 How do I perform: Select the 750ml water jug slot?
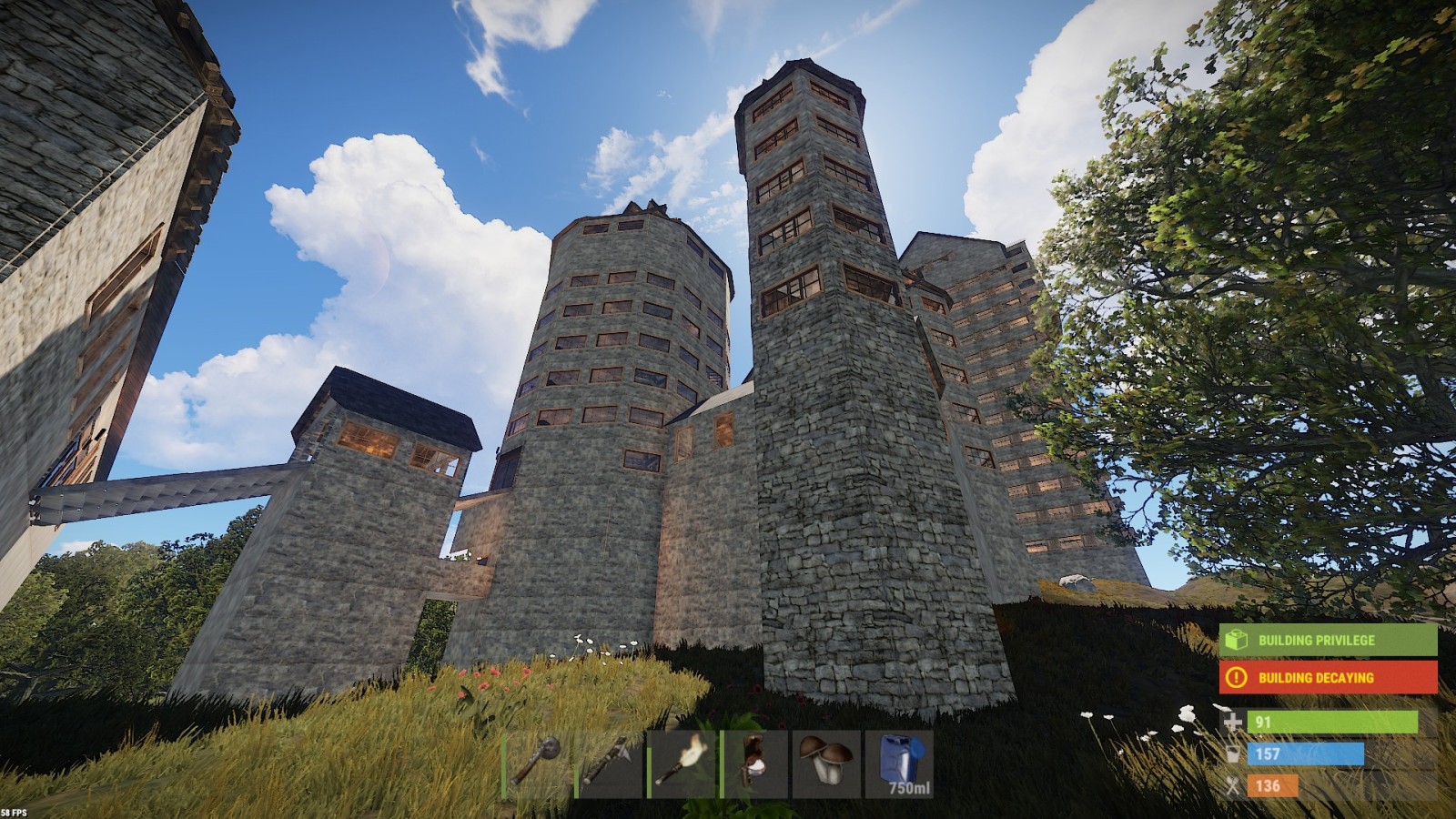[899, 763]
